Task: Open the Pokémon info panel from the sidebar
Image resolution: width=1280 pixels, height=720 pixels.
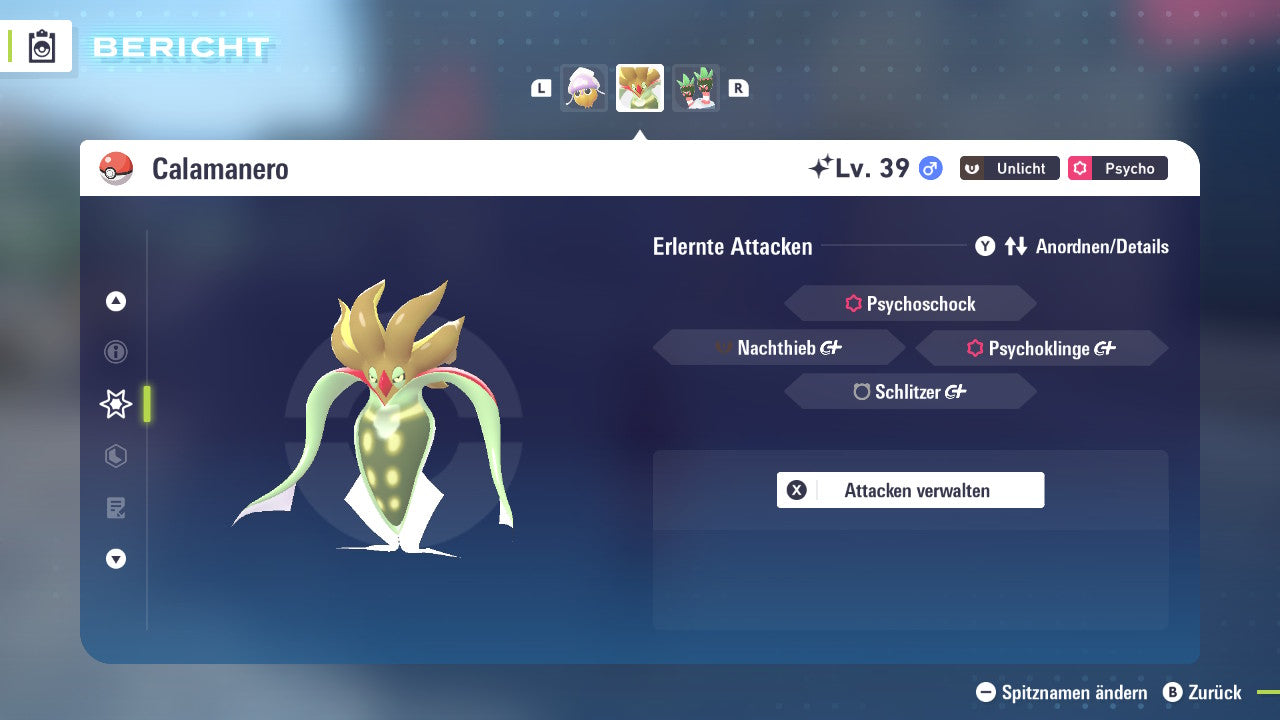Action: tap(115, 352)
